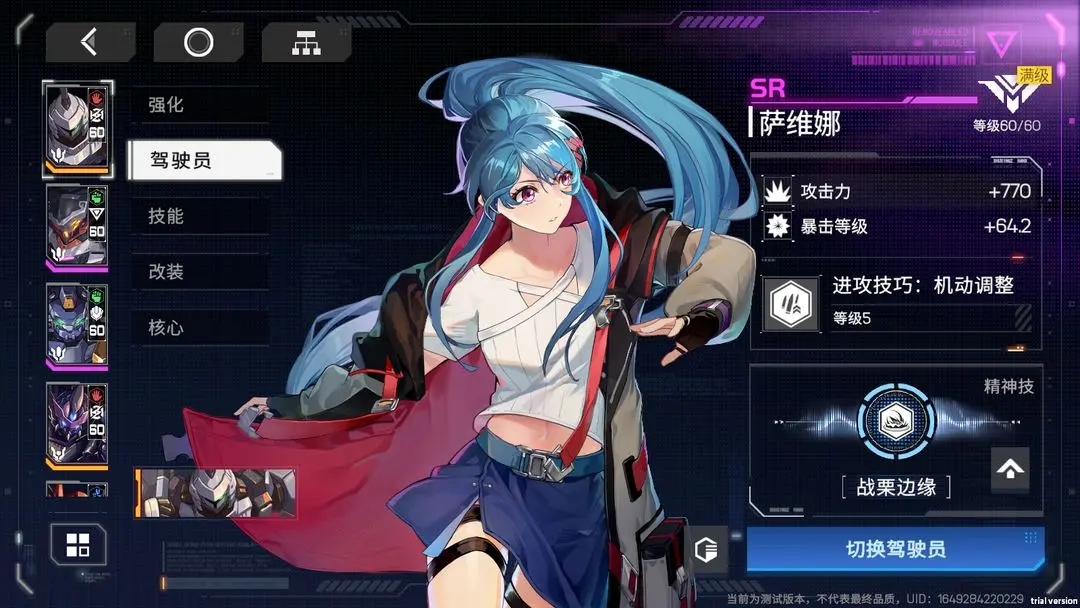Open the 战栗边缘 spirit skill icon
Image resolution: width=1080 pixels, height=608 pixels.
point(895,421)
